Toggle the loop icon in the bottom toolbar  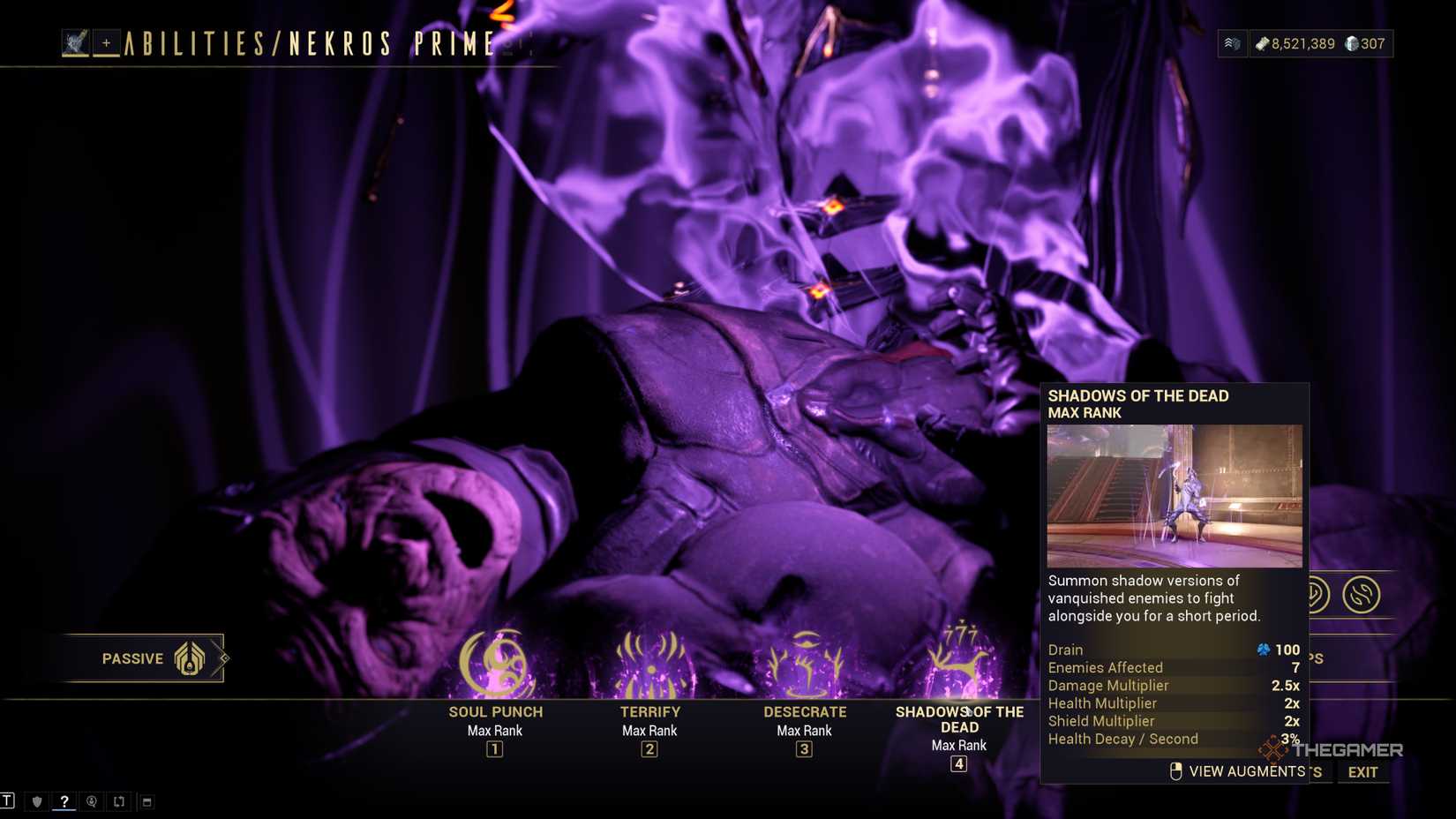[118, 801]
